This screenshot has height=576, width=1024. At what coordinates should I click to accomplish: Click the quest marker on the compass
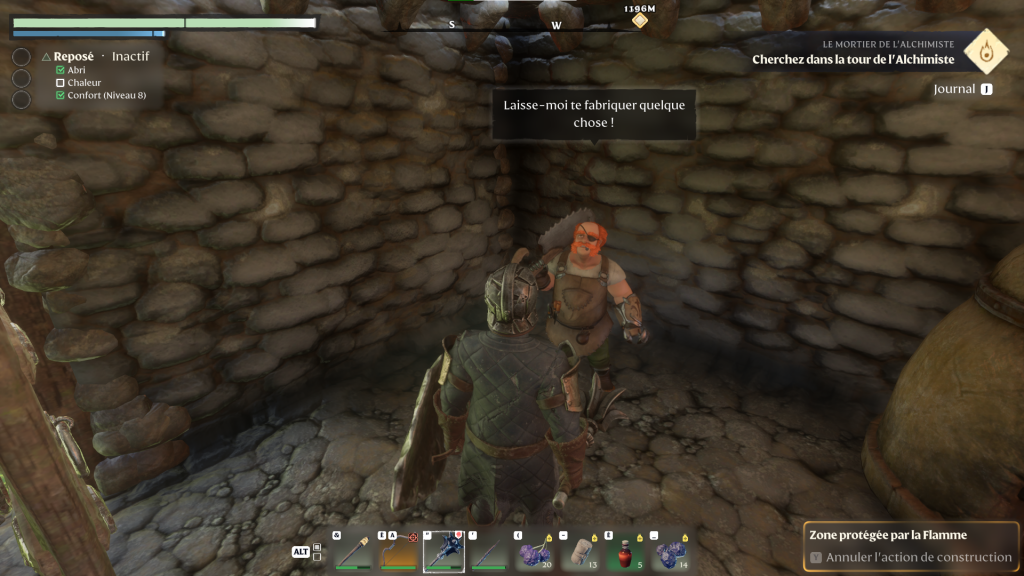click(639, 20)
